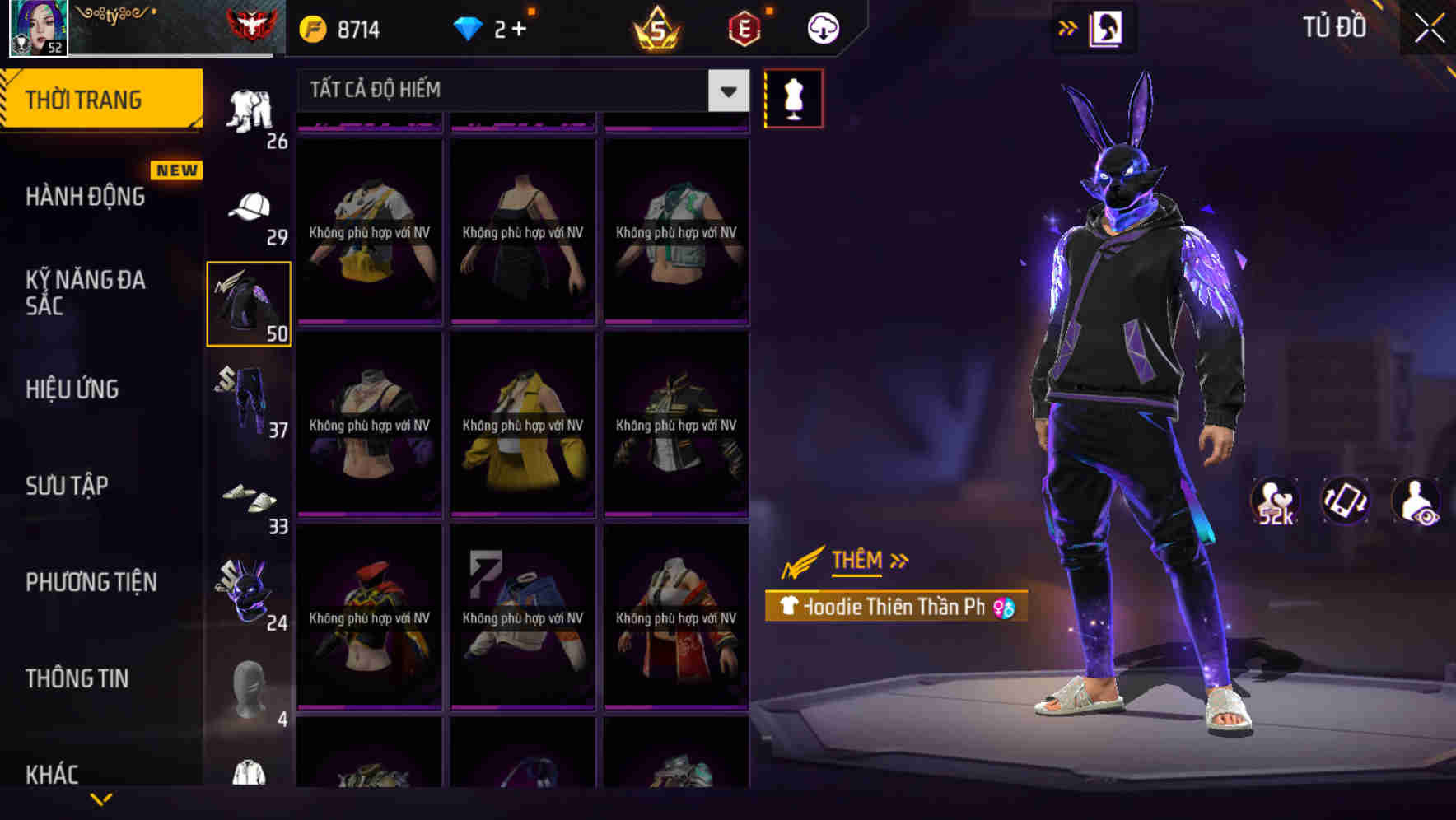Toggle the mannequin preview display
1456x820 pixels.
(x=793, y=96)
